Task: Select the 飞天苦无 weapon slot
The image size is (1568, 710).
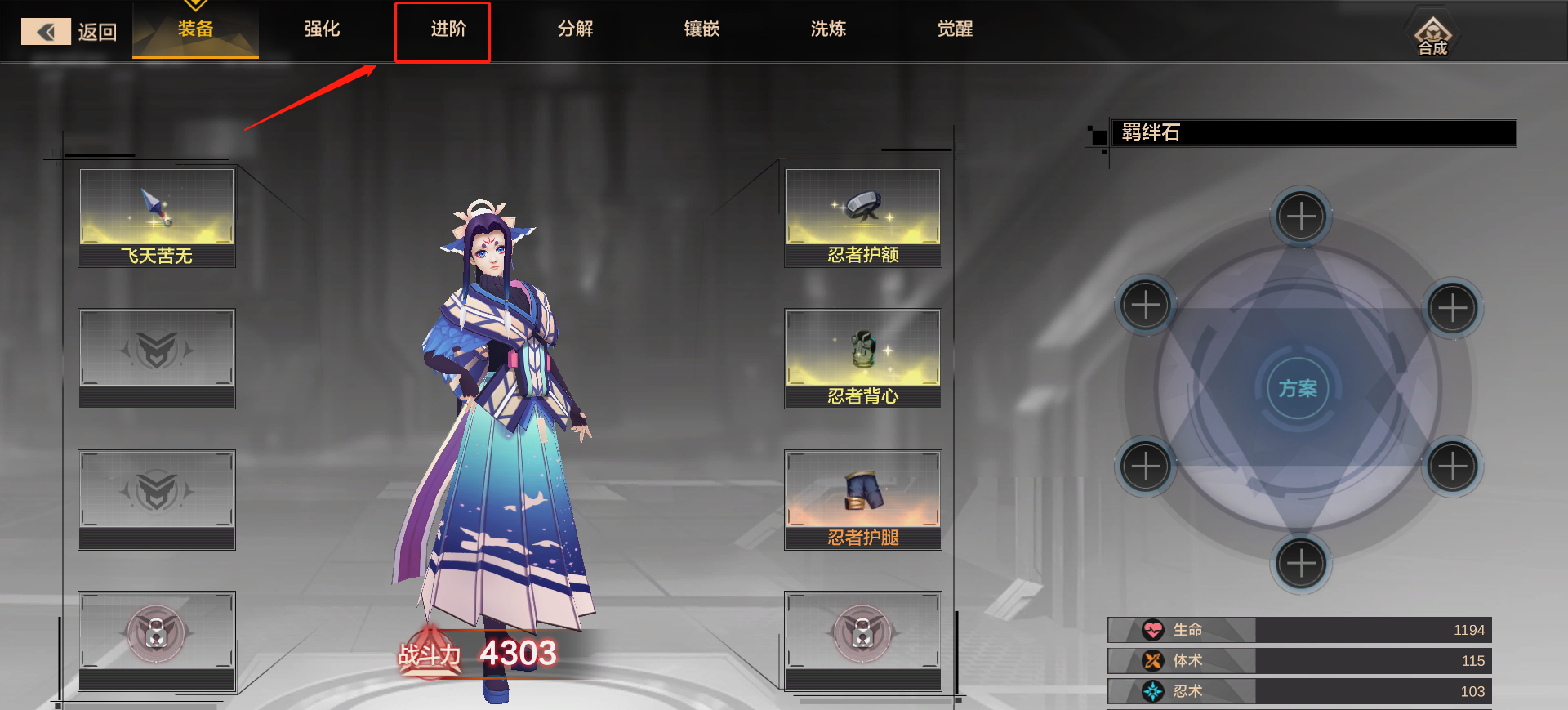Action: click(x=157, y=217)
